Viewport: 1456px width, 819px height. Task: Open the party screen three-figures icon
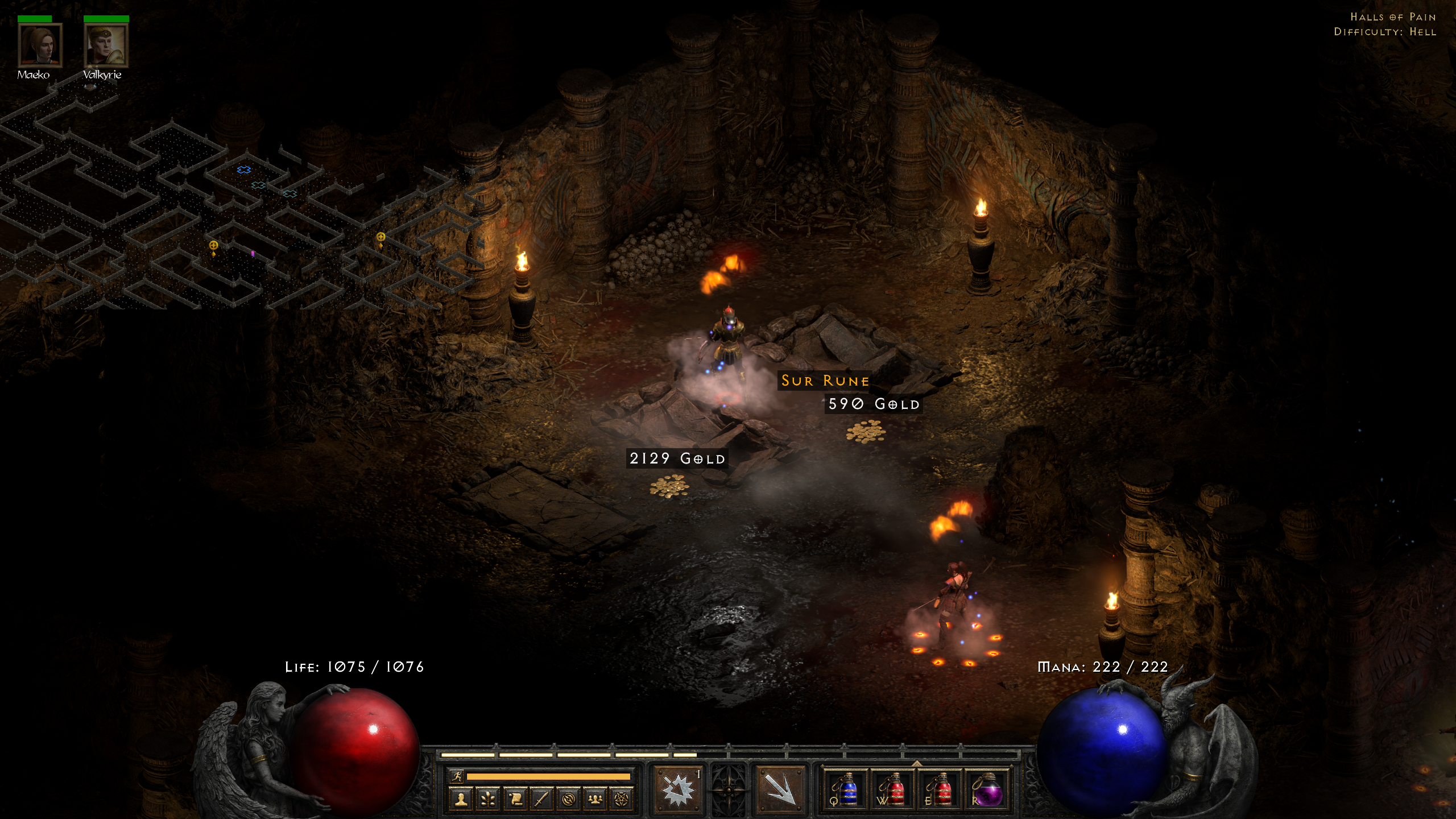coord(595,800)
